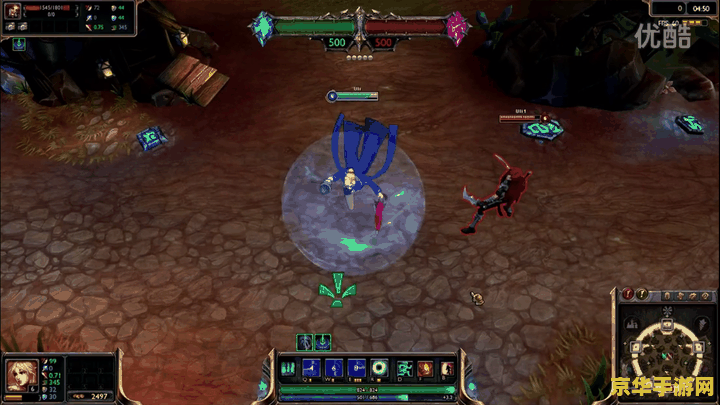Select the player champion portrait
This screenshot has height=405, width=720.
pyautogui.click(x=20, y=372)
